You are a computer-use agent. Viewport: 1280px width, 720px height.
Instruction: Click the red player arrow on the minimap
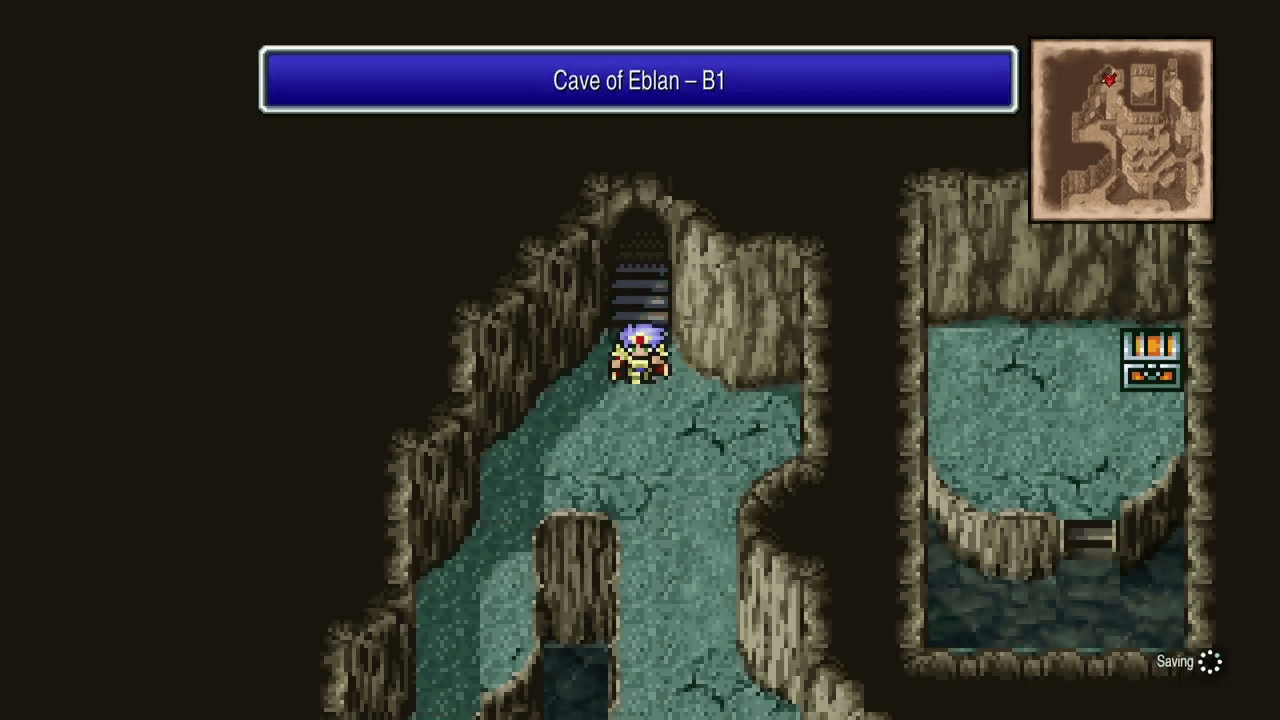coord(1108,80)
